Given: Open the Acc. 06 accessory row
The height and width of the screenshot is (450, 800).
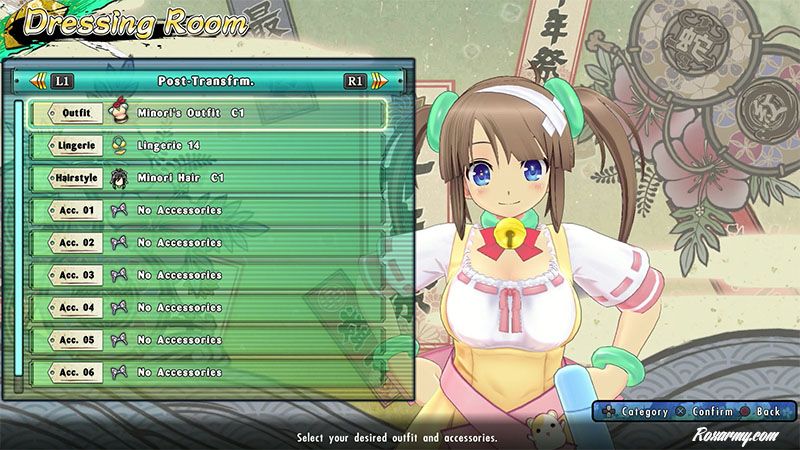Looking at the screenshot, I should [205, 372].
